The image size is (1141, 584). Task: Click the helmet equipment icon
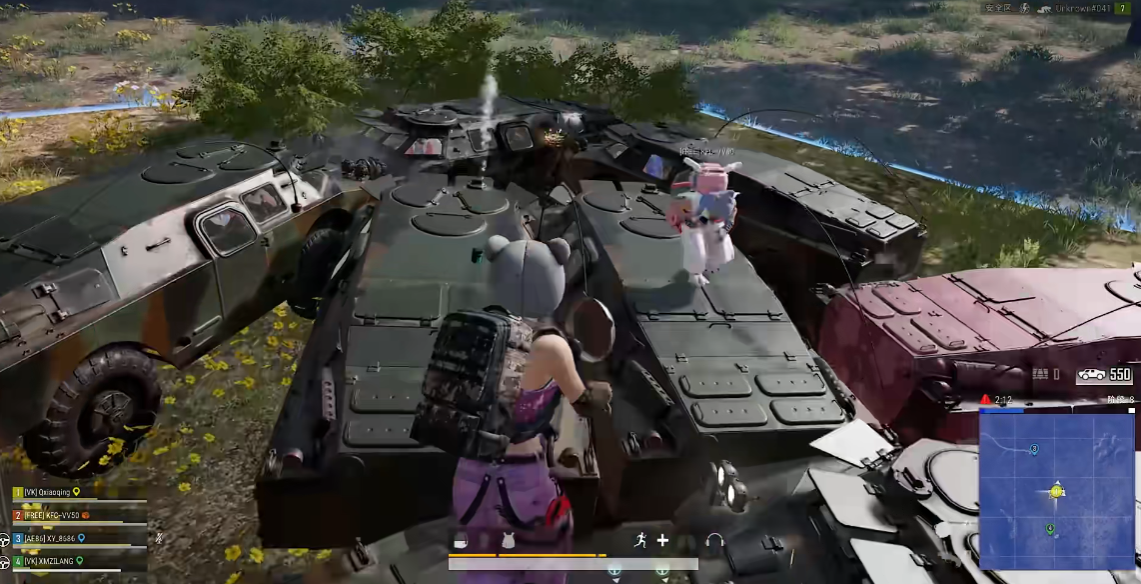click(x=461, y=541)
